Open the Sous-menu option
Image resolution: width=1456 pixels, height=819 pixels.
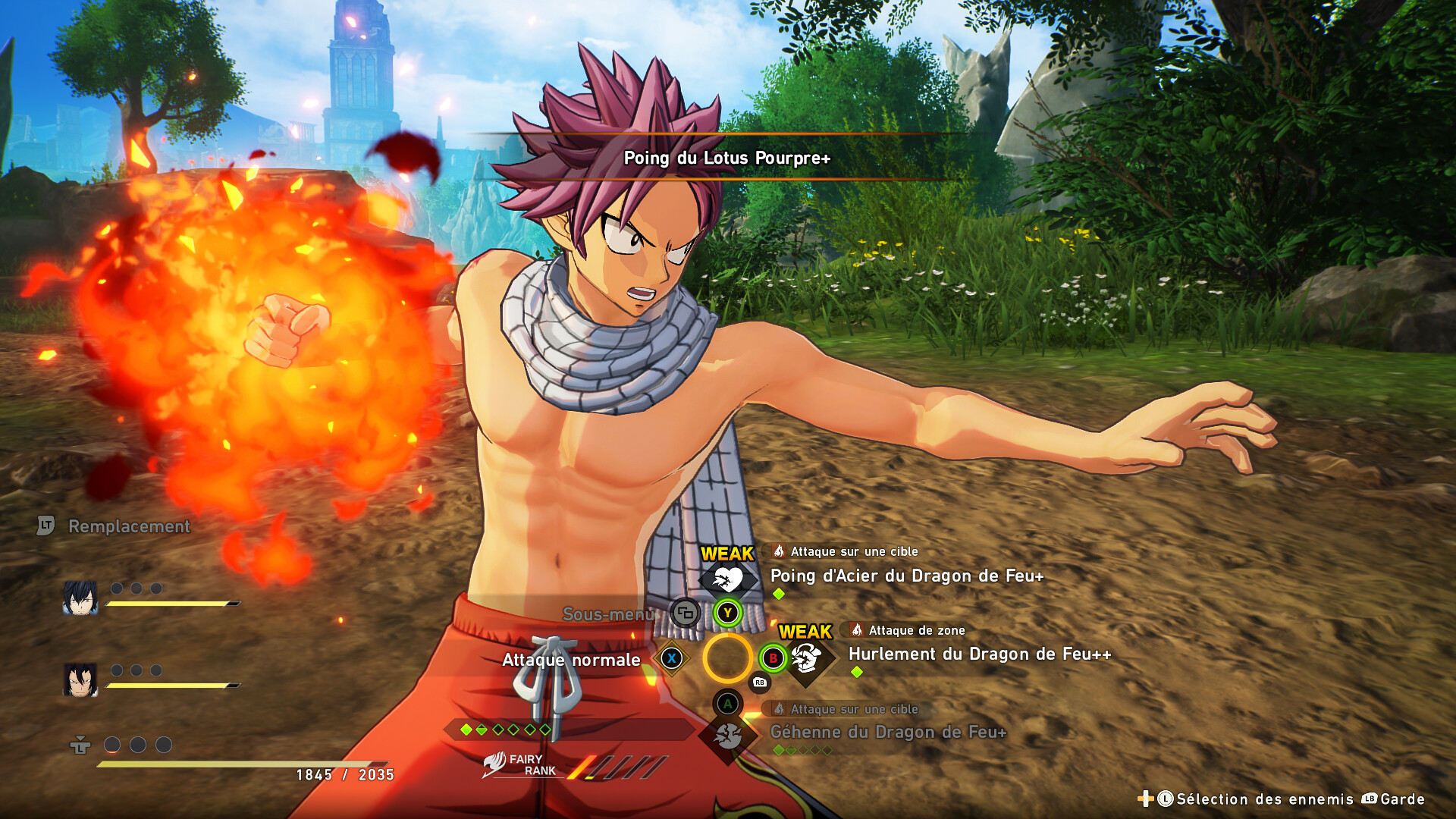pyautogui.click(x=607, y=614)
